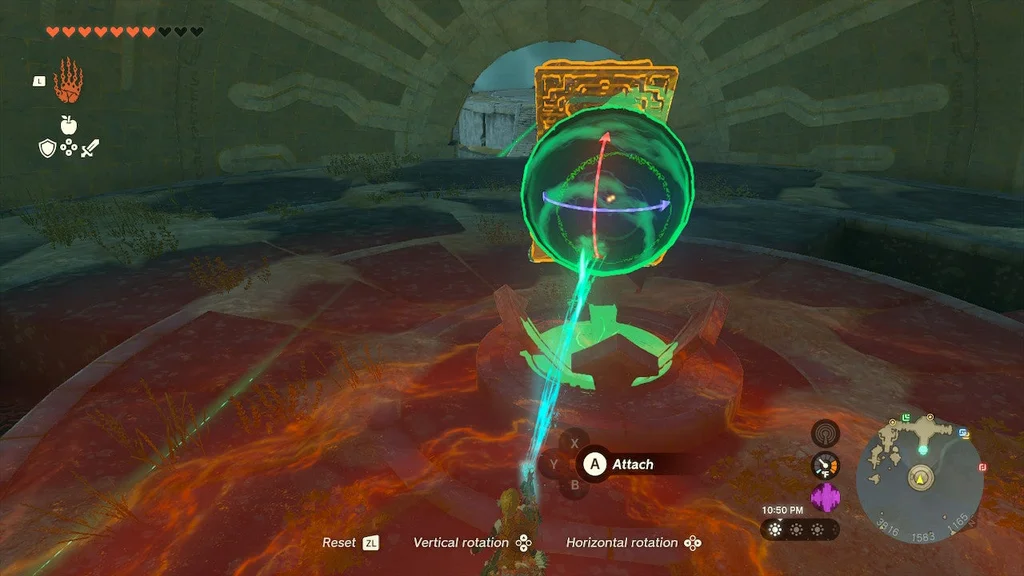This screenshot has height=576, width=1024.
Task: Click the red marker on minimap edge
Action: (982, 467)
